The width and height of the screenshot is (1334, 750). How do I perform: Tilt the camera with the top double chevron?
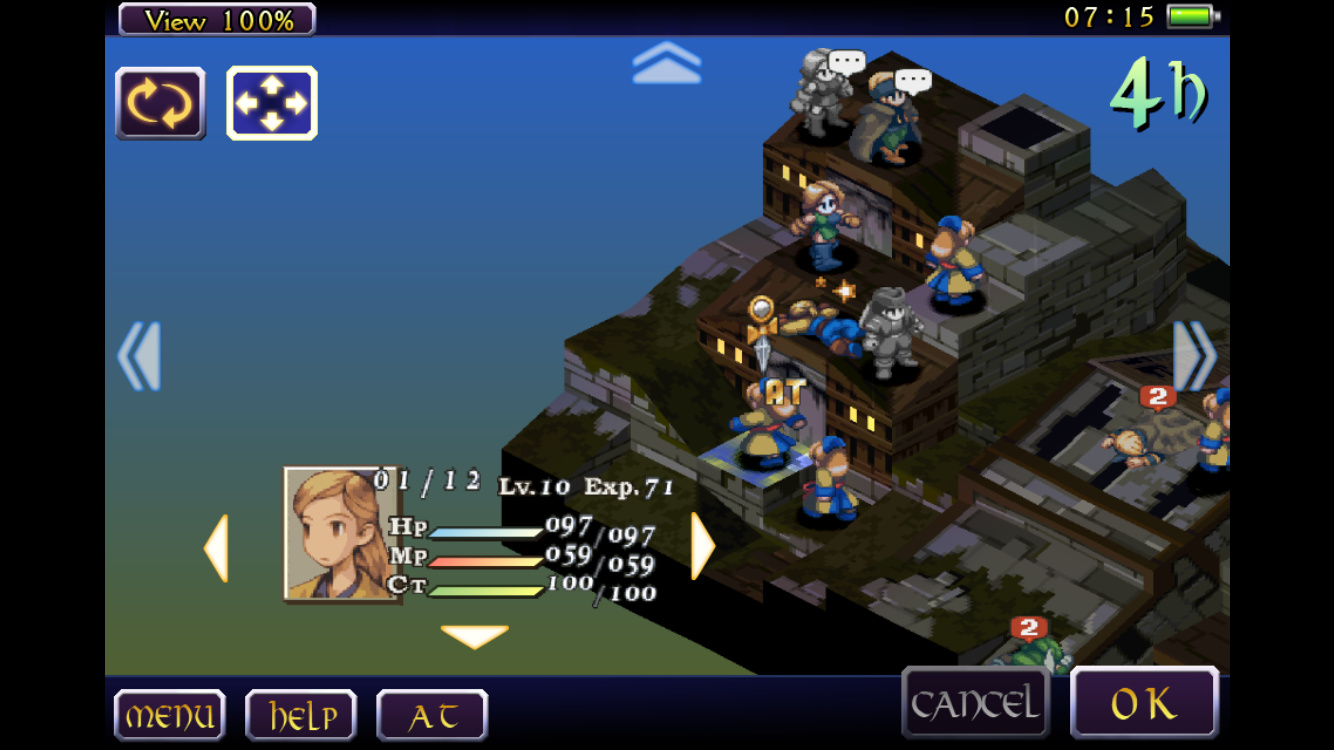click(667, 63)
